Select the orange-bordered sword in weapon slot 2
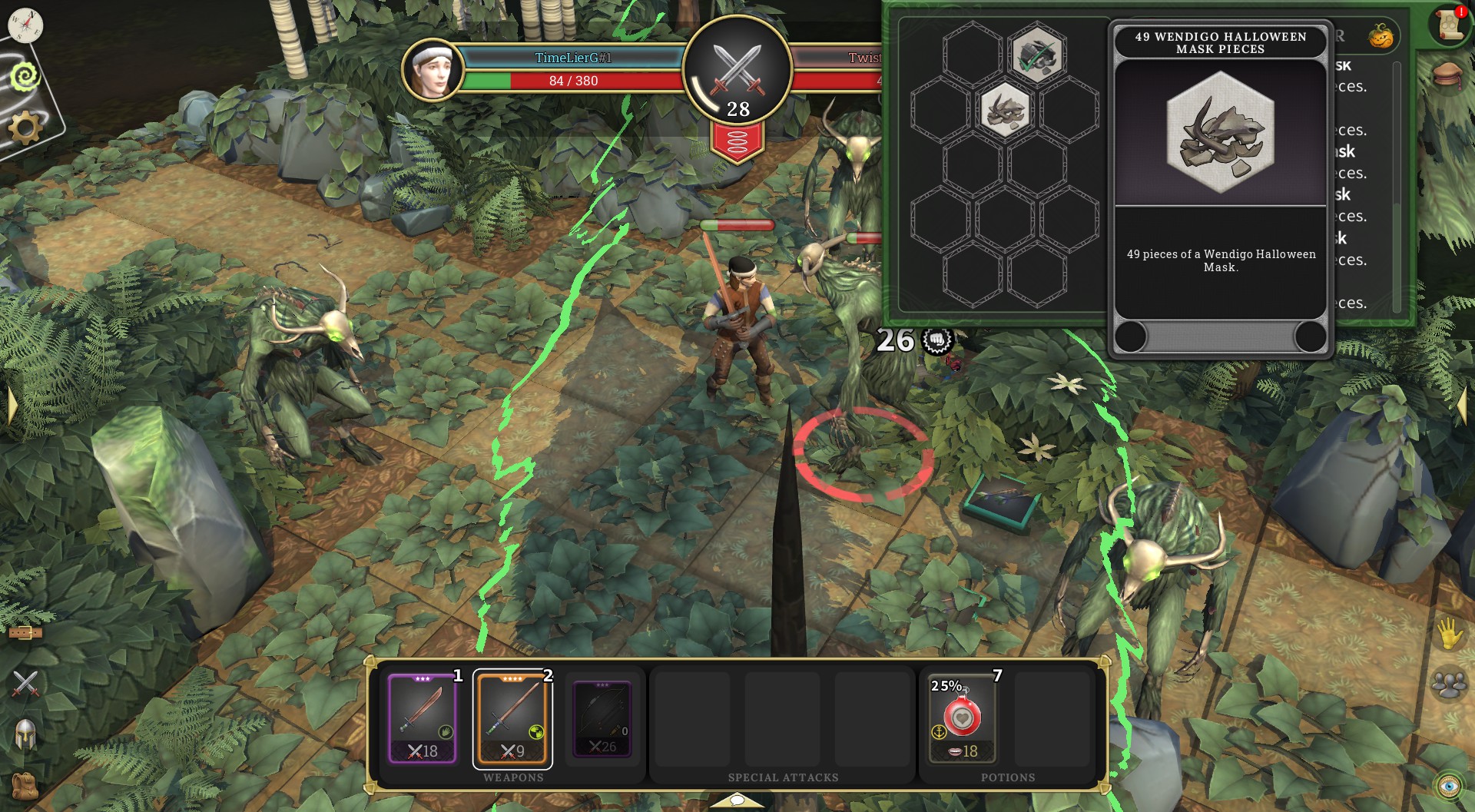 [x=512, y=719]
